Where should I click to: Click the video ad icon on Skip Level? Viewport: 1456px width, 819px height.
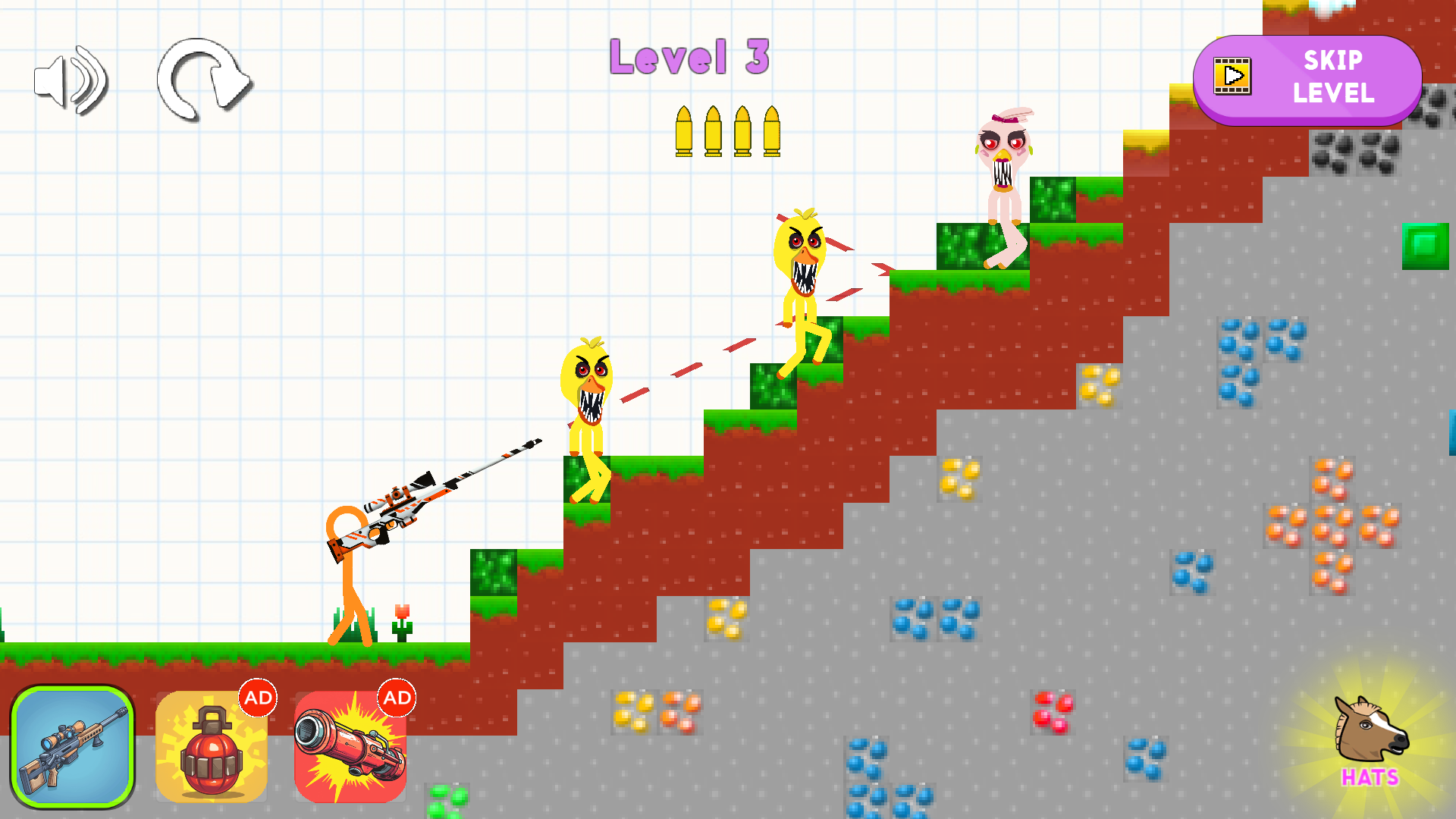pos(1232,76)
